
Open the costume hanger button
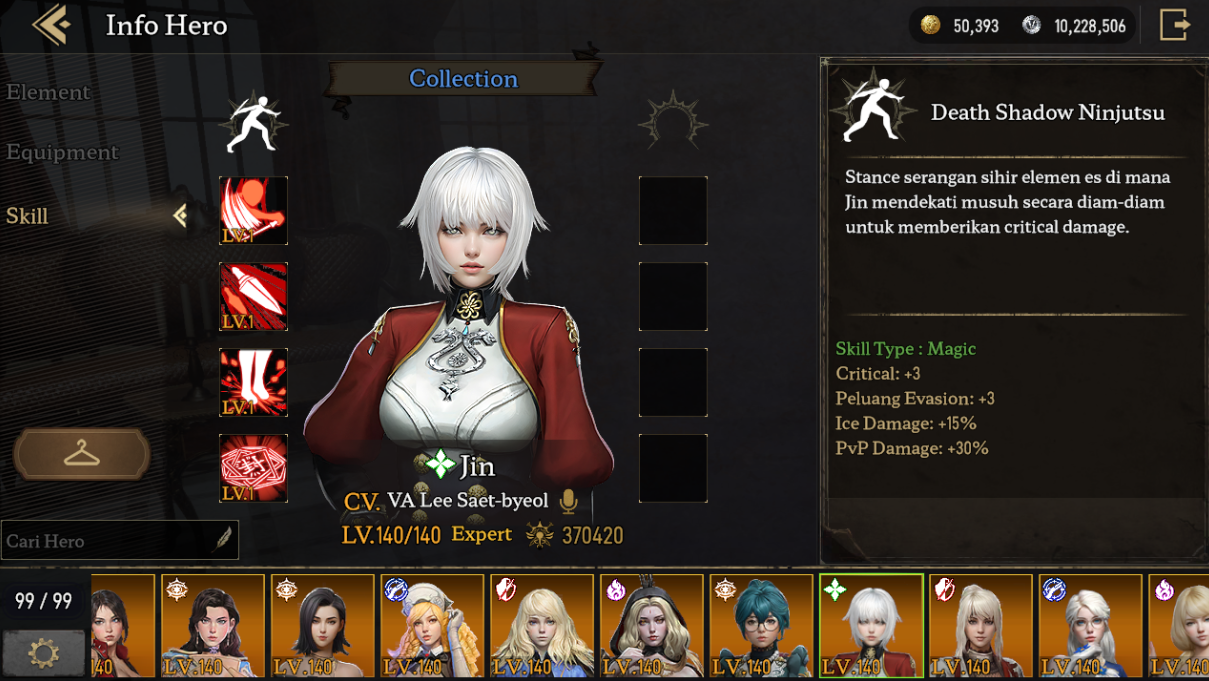pyautogui.click(x=82, y=455)
